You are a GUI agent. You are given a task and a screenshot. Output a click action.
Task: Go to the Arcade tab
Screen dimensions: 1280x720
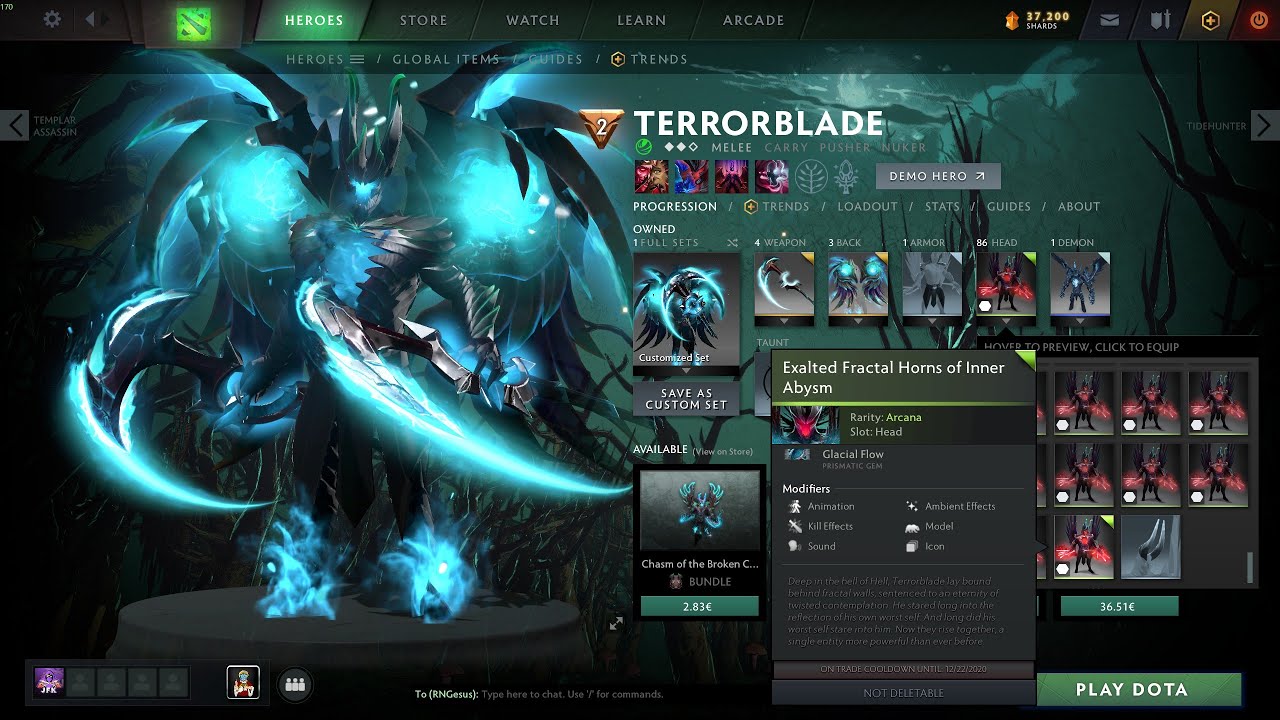(753, 20)
